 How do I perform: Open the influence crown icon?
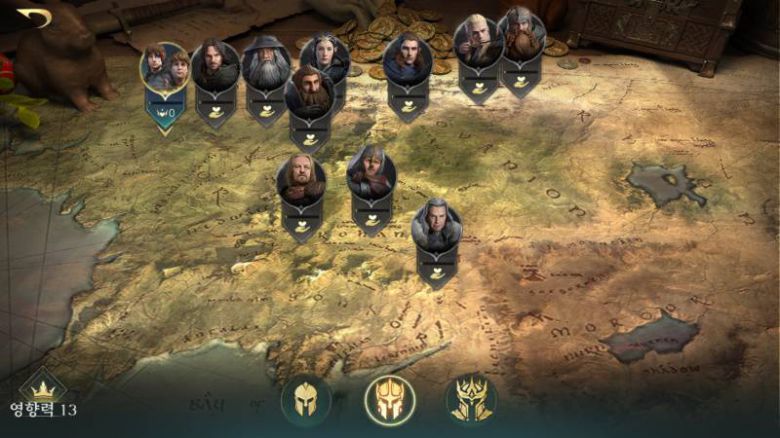click(x=42, y=388)
